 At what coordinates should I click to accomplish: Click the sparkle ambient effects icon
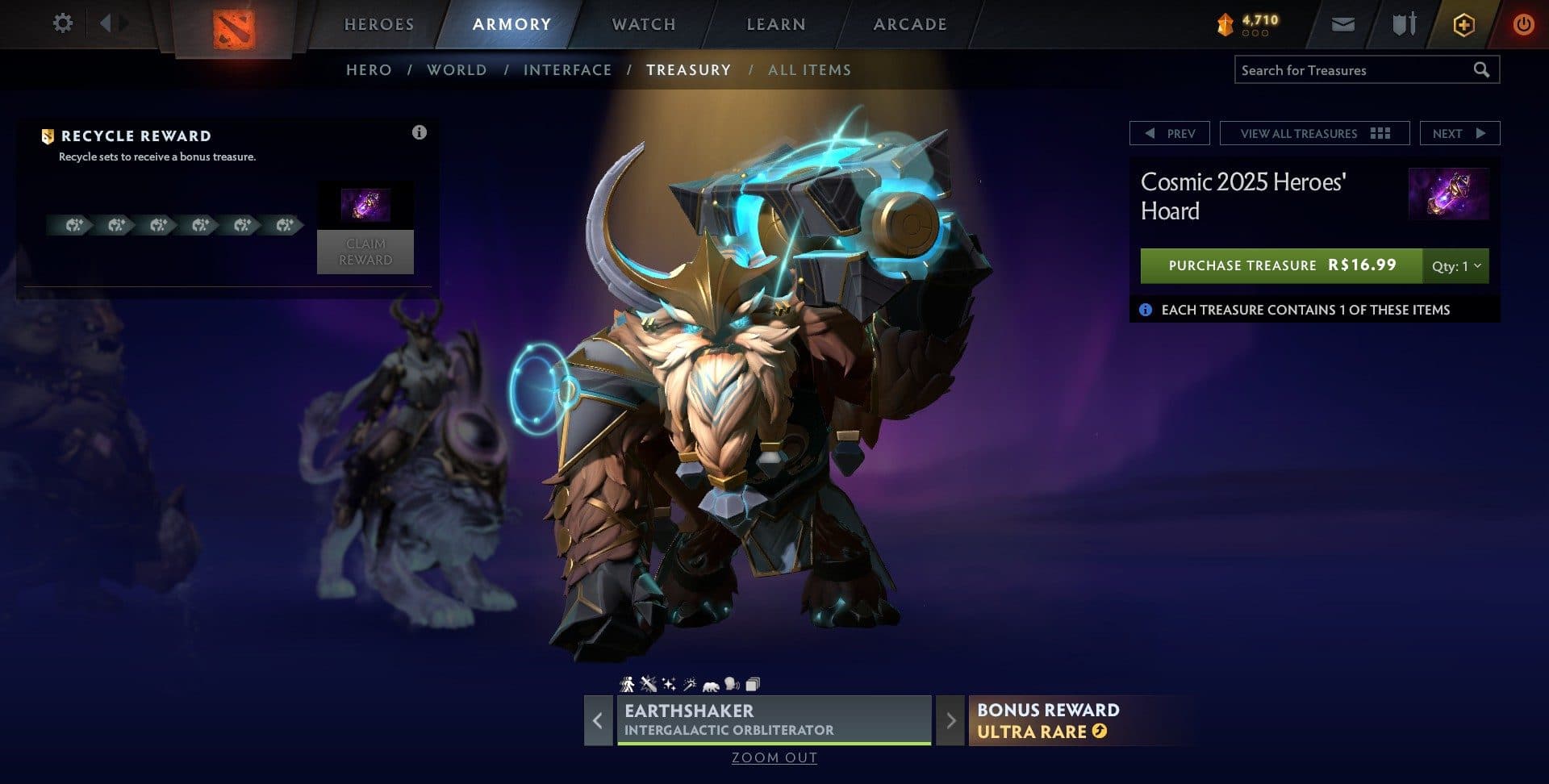click(x=669, y=682)
